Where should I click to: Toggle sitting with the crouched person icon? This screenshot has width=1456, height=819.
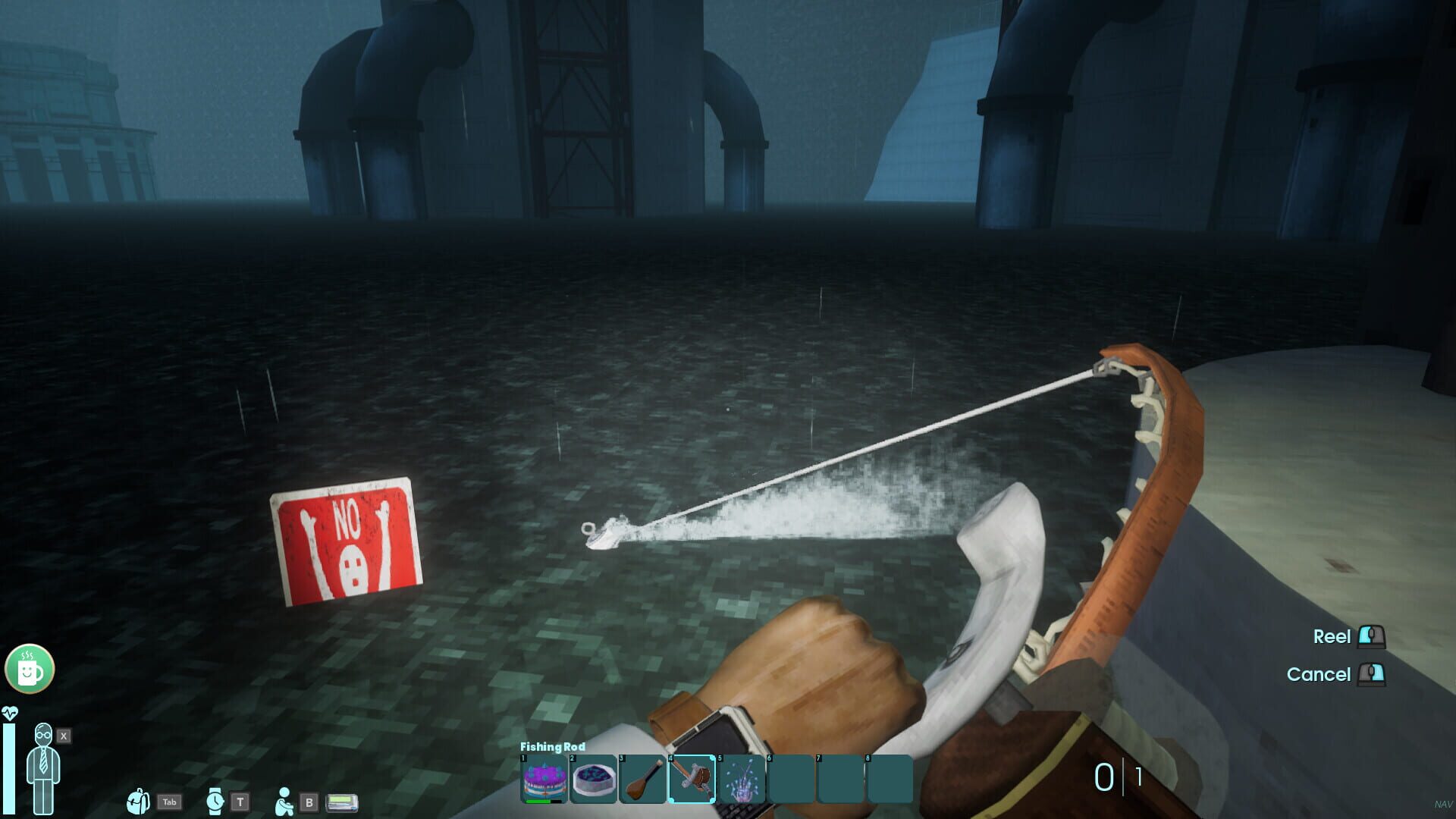(x=284, y=802)
